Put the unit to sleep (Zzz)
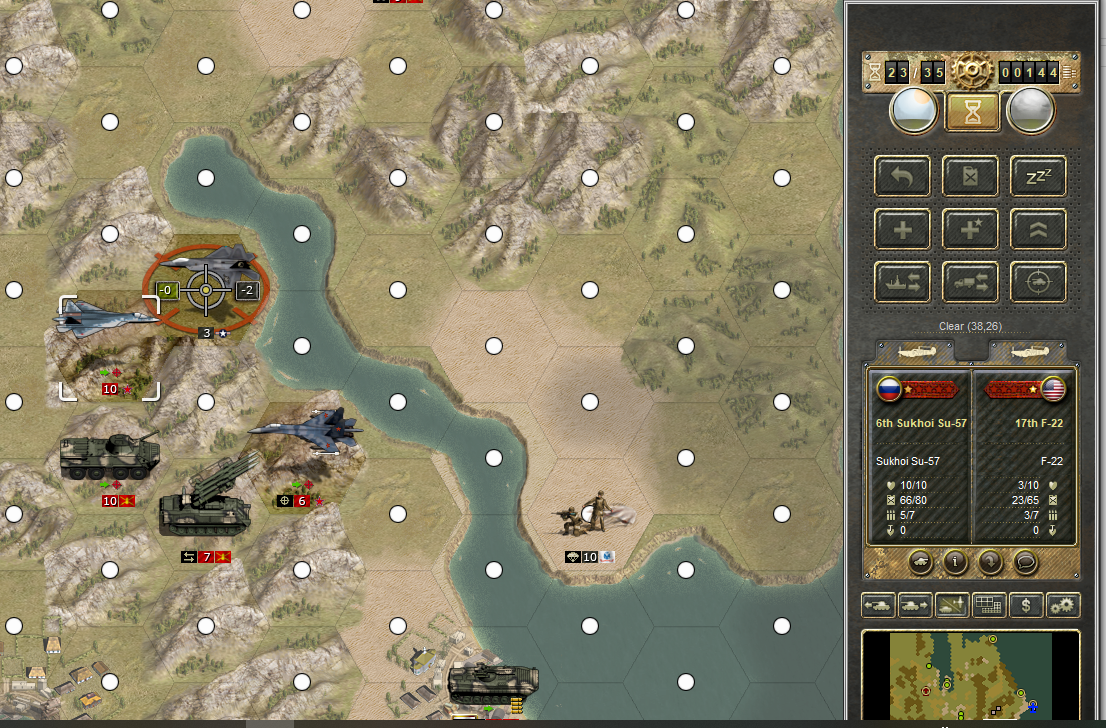Image resolution: width=1106 pixels, height=728 pixels. click(1037, 177)
